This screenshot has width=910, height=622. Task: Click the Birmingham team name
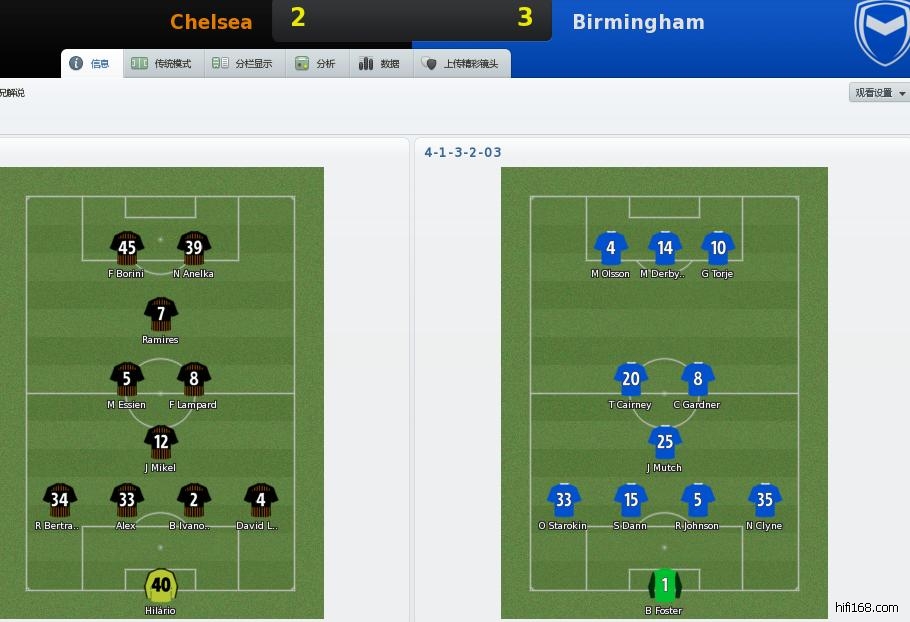638,22
